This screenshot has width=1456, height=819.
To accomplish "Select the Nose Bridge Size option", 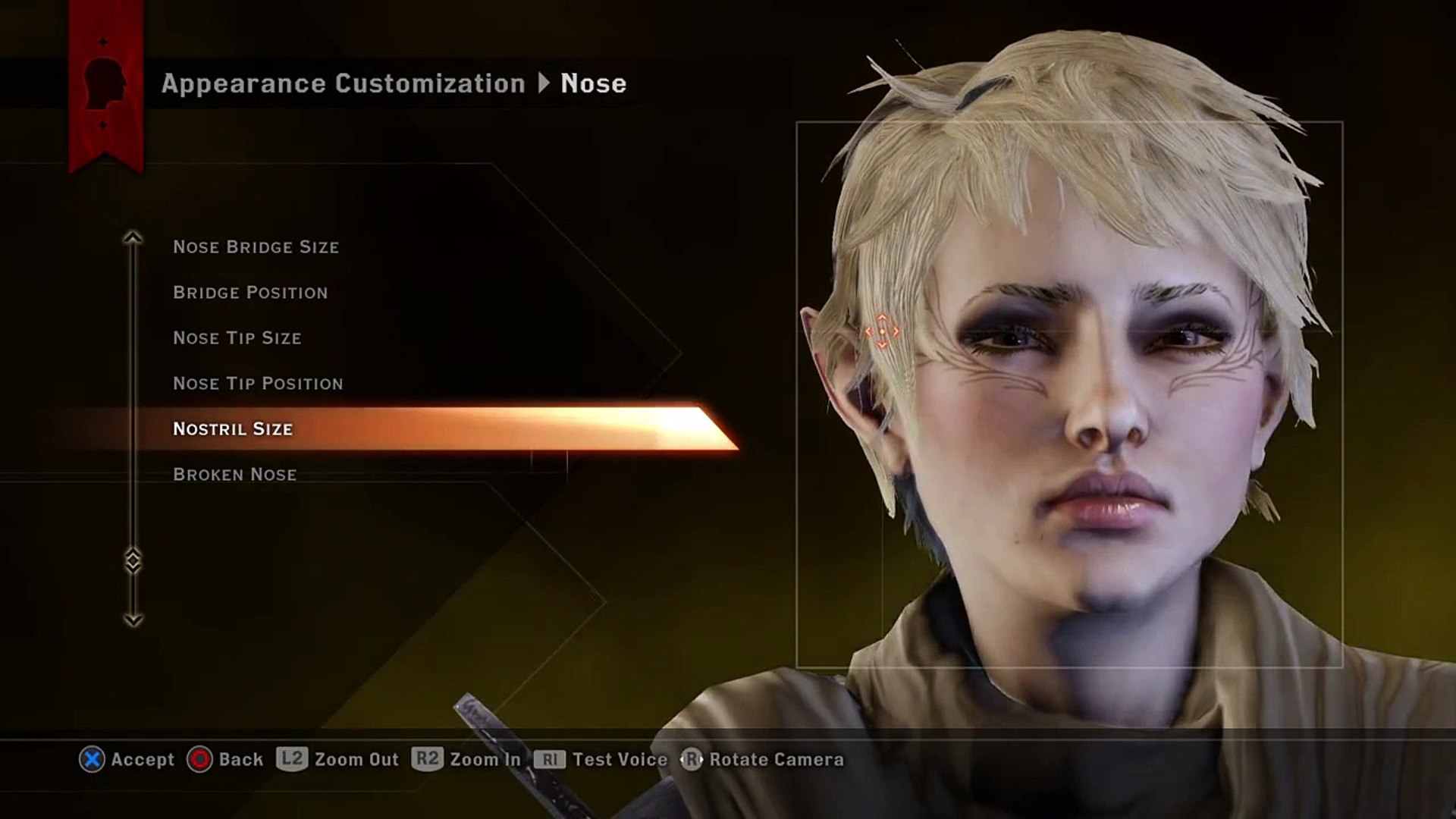I will [x=256, y=247].
